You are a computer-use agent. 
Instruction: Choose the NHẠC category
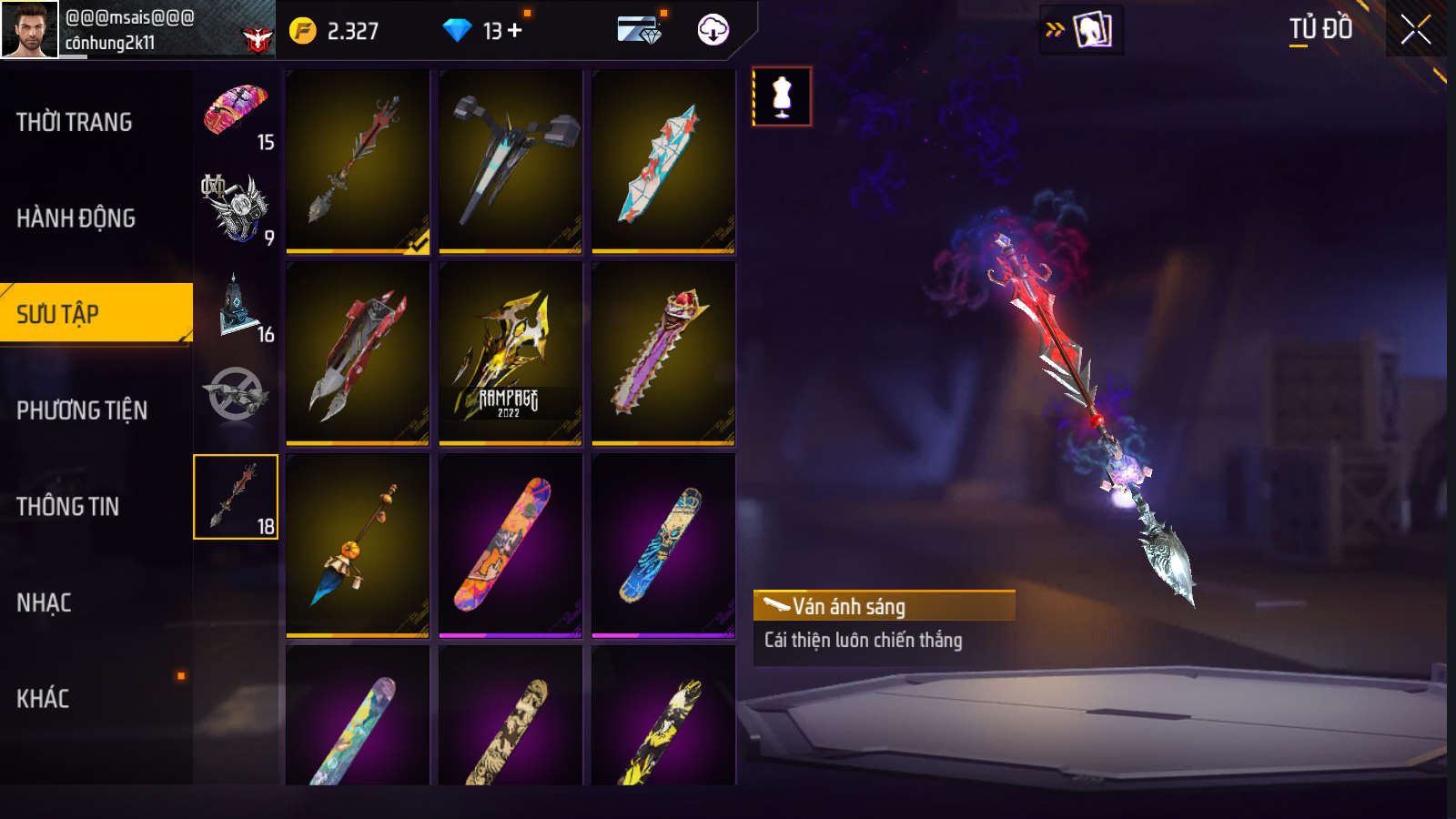(x=44, y=602)
